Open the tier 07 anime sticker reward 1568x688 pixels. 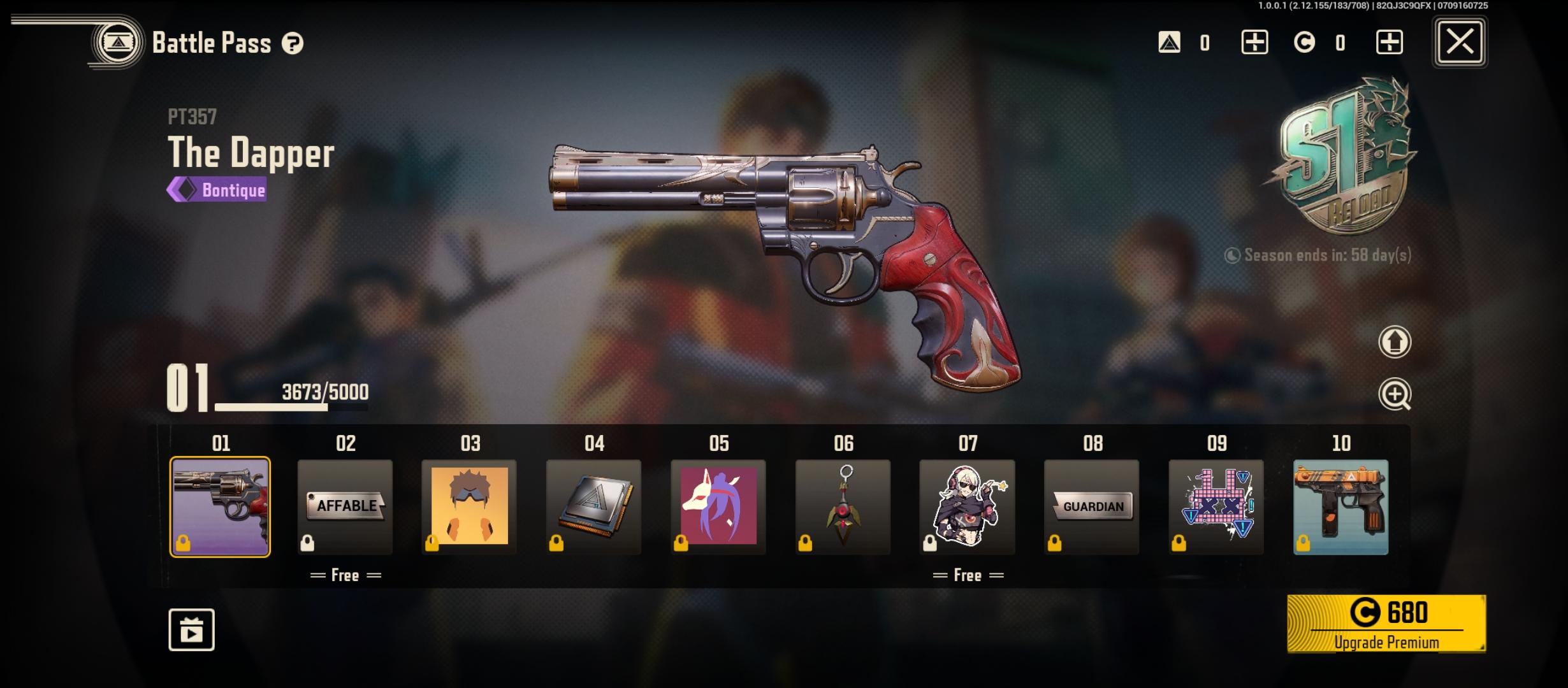(966, 506)
